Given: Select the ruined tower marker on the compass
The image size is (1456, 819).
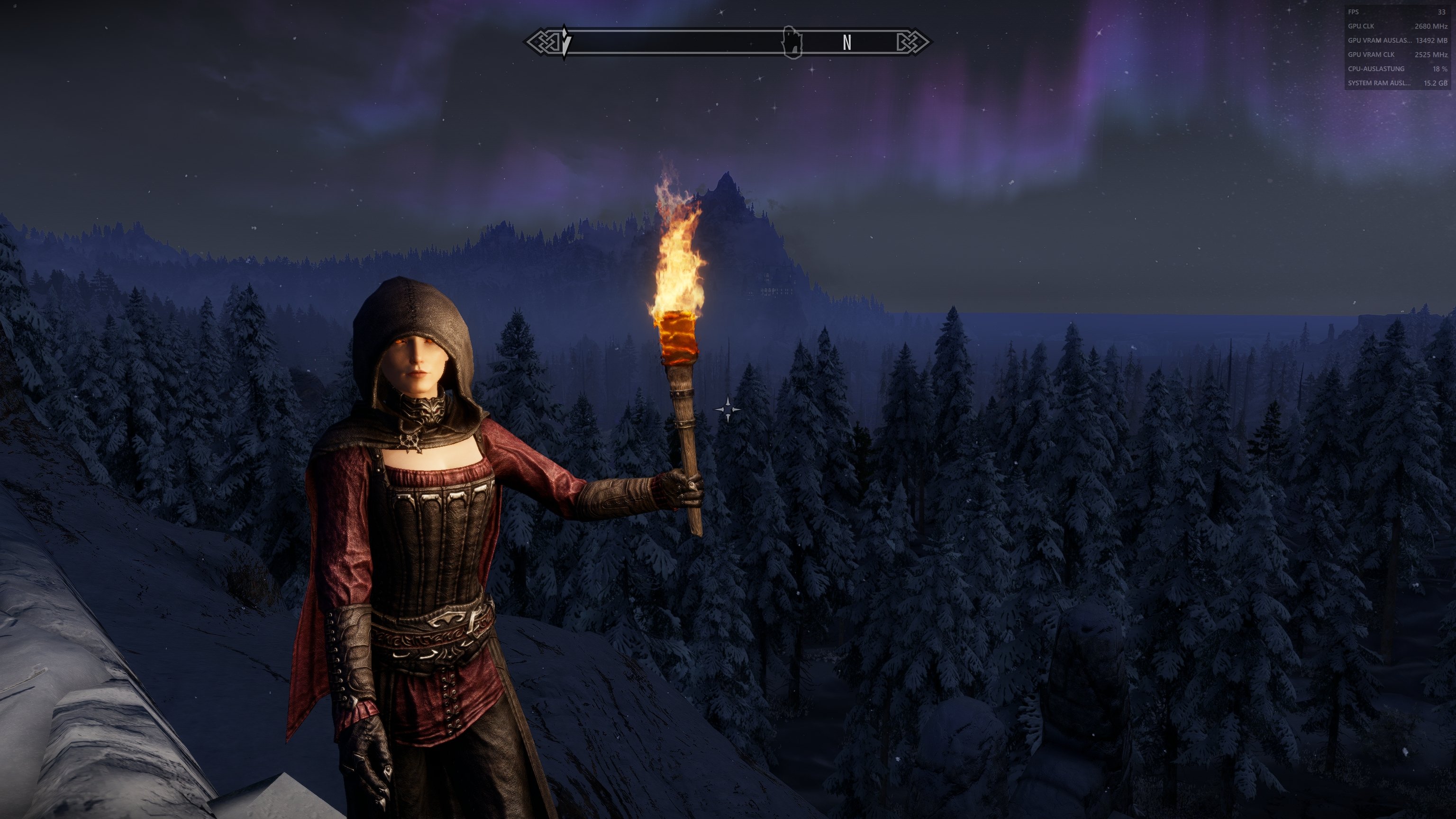Looking at the screenshot, I should pos(792,42).
